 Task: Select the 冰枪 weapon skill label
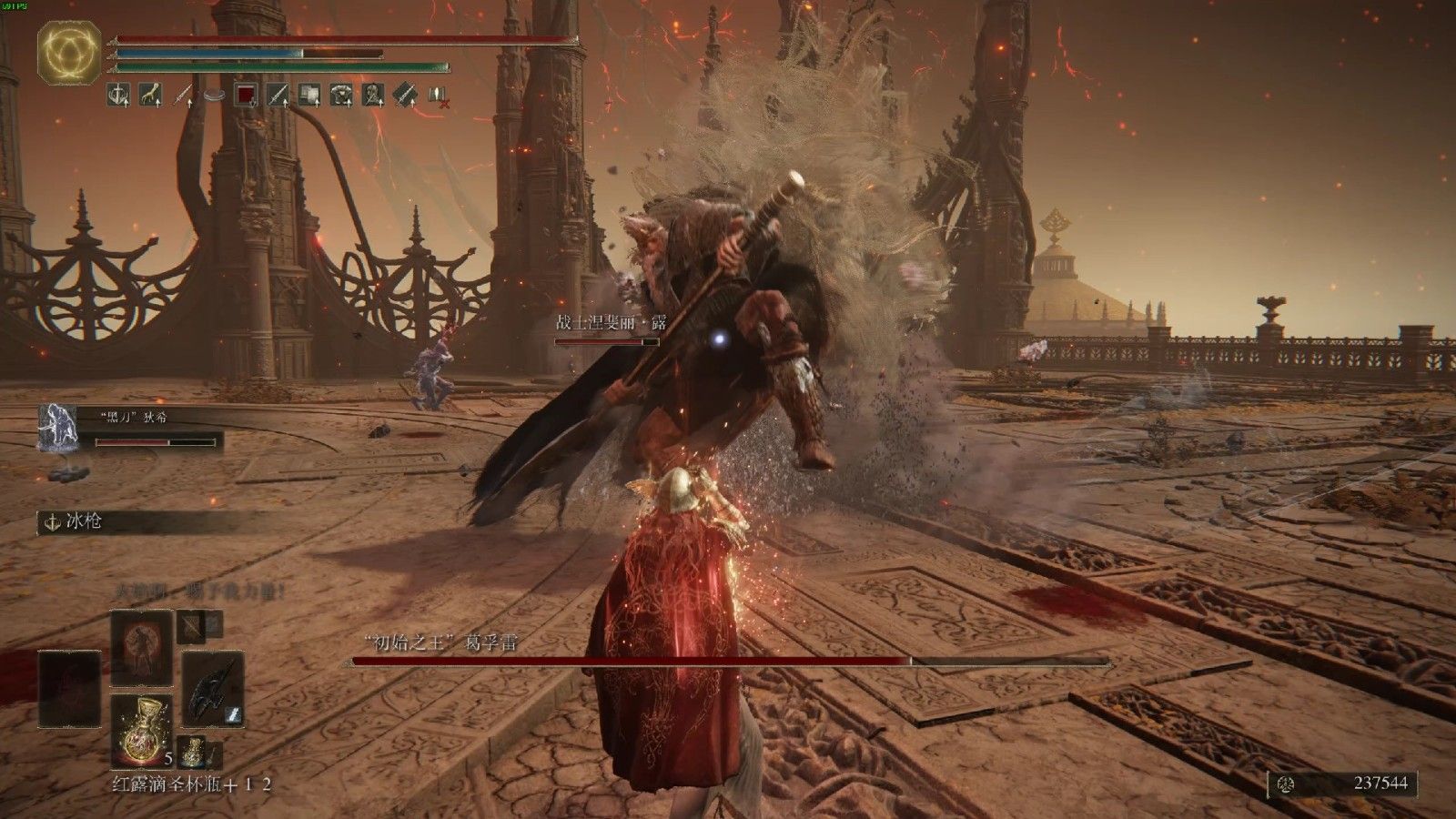point(81,522)
